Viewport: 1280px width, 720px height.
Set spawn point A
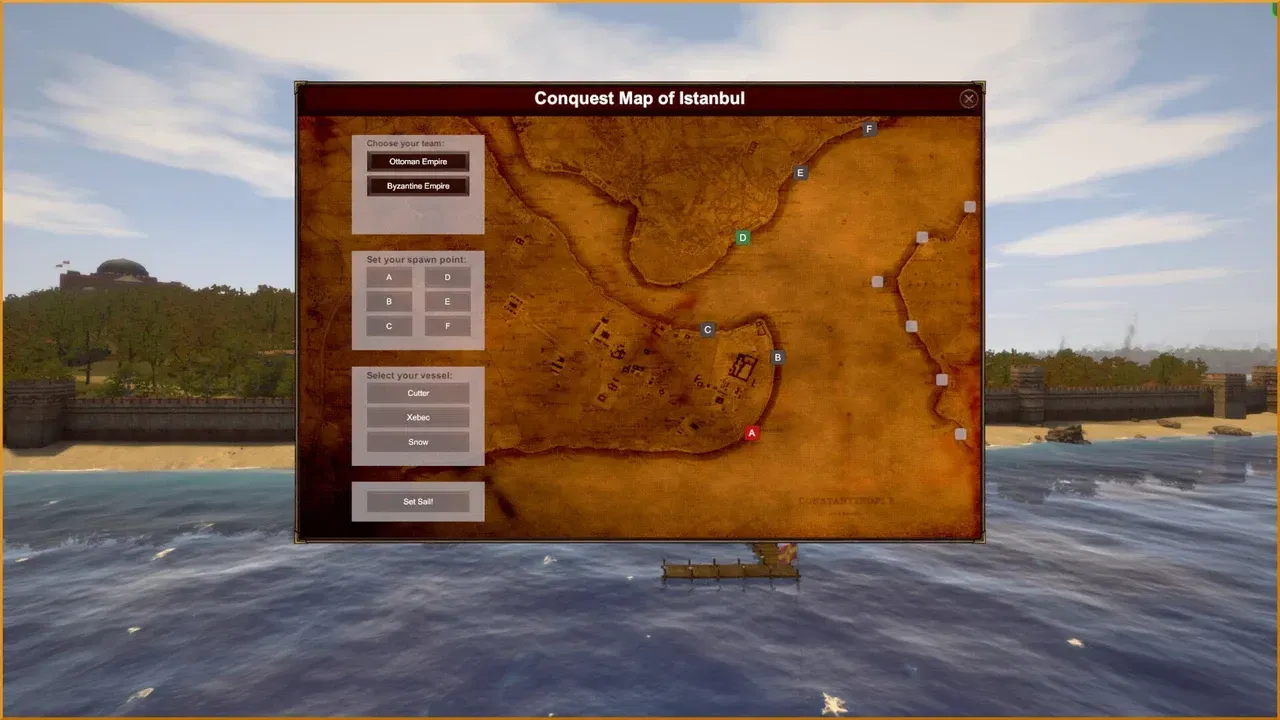388,277
